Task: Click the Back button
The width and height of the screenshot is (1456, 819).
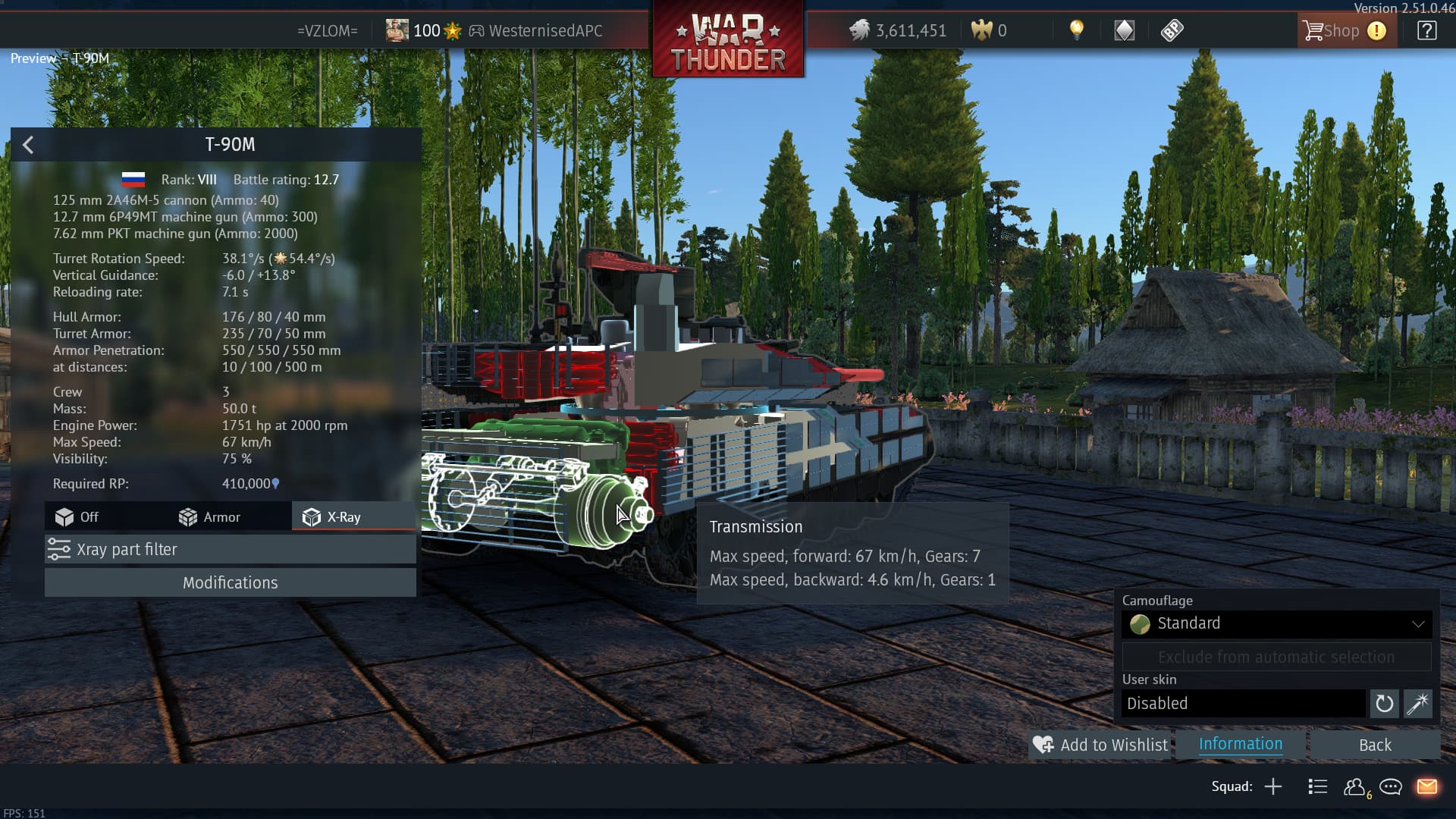Action: click(x=1375, y=745)
